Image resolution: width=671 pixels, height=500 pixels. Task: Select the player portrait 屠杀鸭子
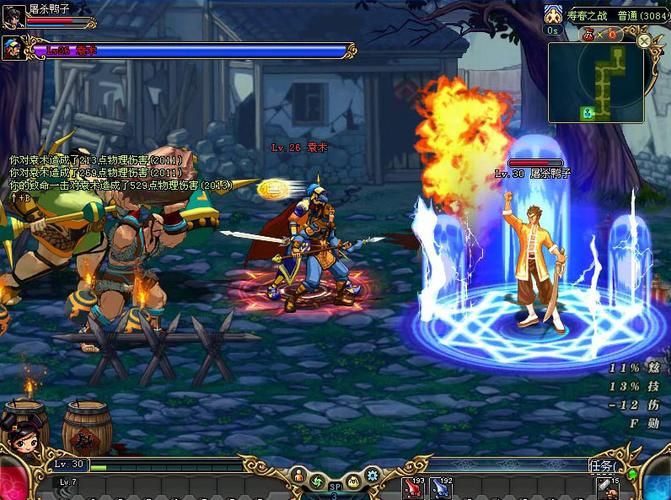[x=13, y=17]
